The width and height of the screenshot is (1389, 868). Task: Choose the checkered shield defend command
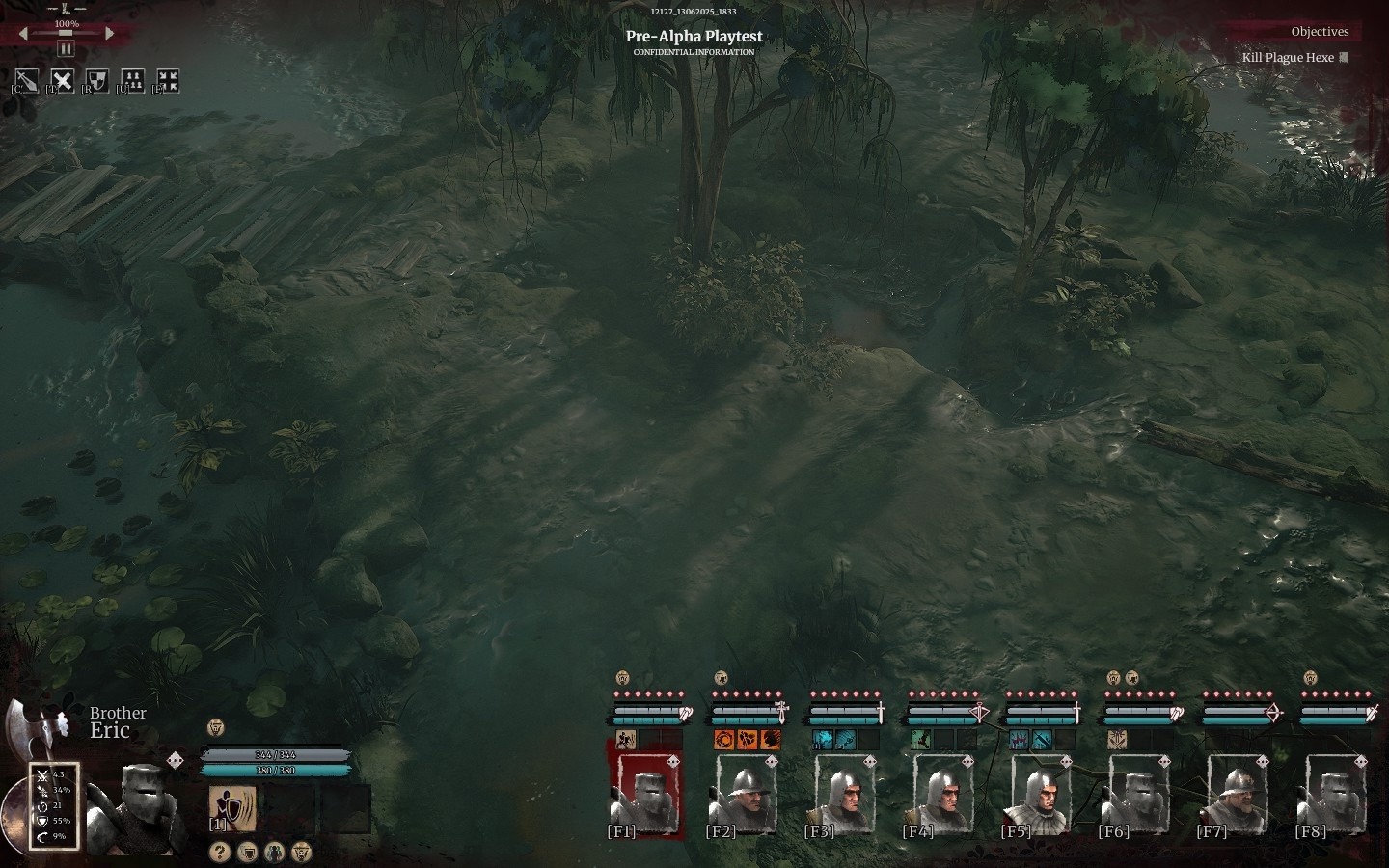tap(96, 81)
